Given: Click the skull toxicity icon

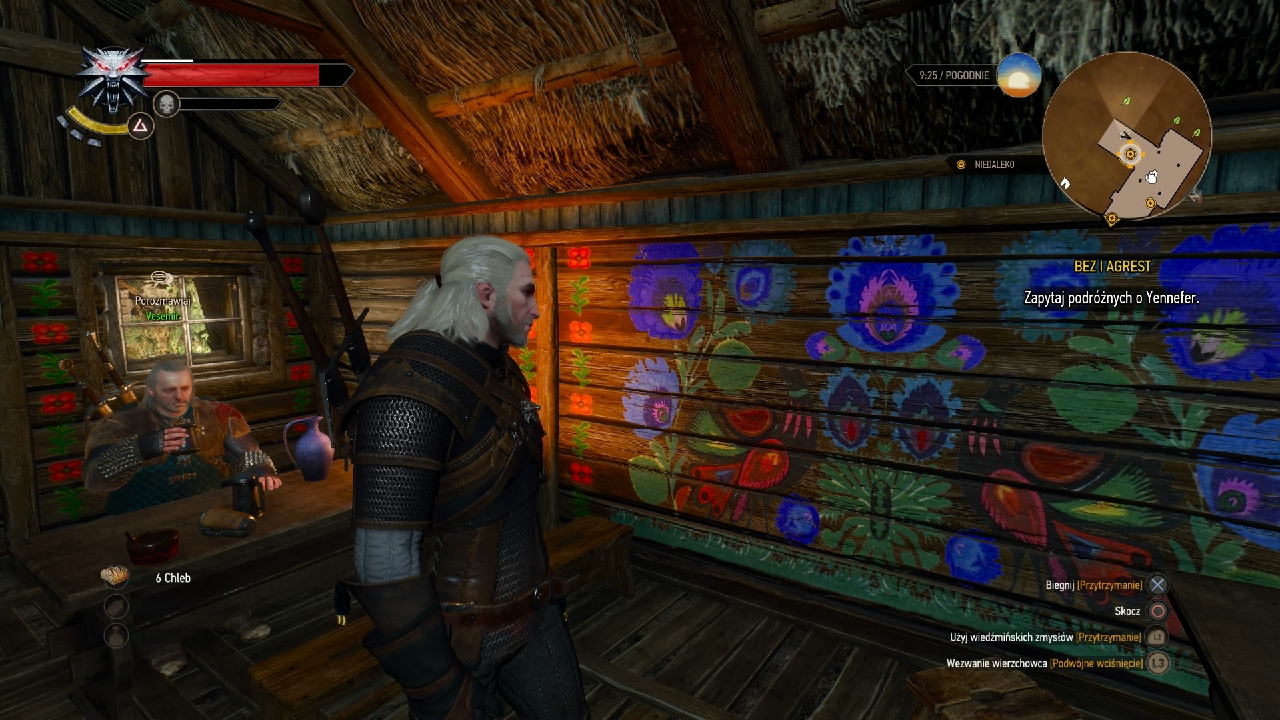Looking at the screenshot, I should pyautogui.click(x=166, y=103).
